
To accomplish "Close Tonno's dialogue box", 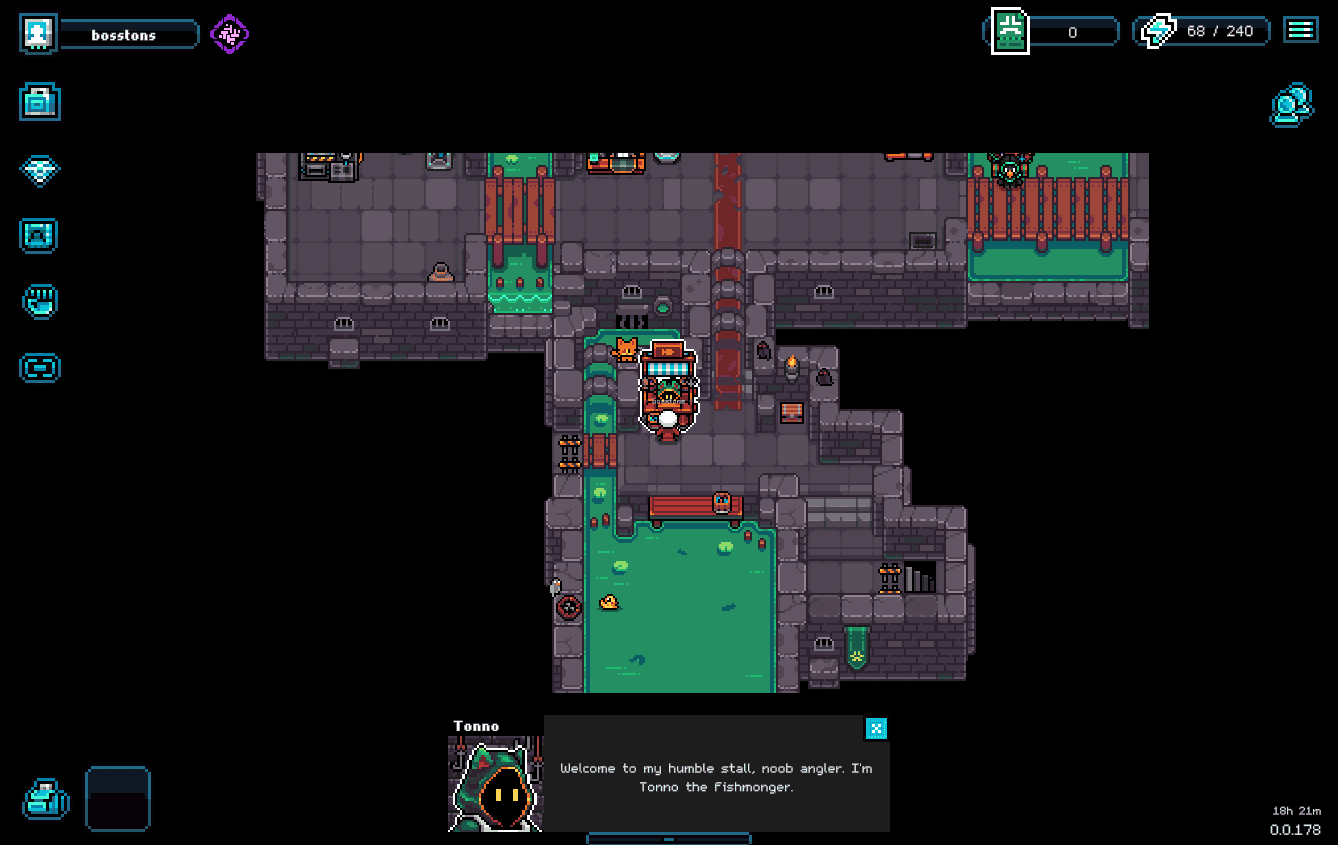I will click(876, 728).
